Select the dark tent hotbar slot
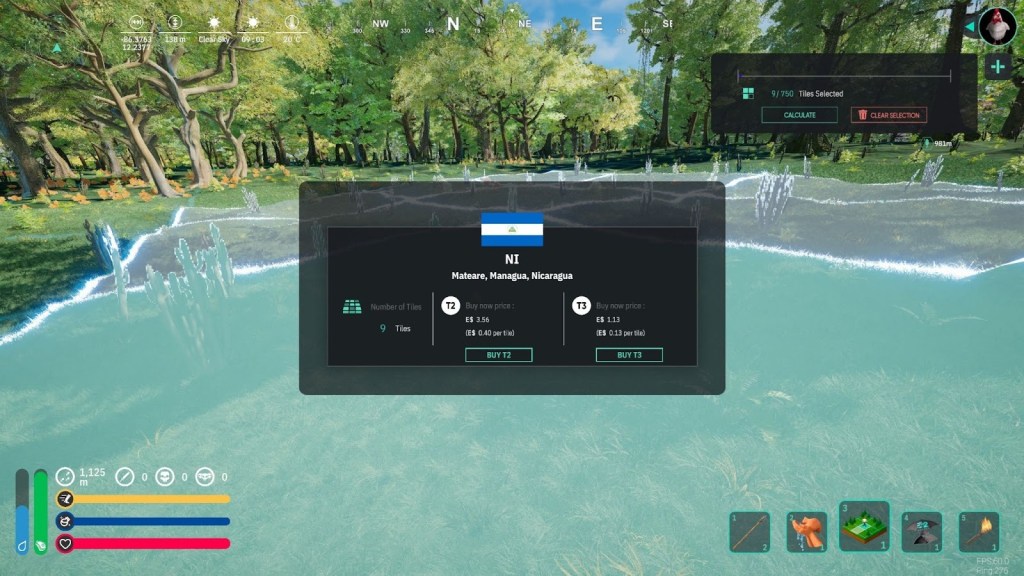The width and height of the screenshot is (1024, 576). point(921,532)
